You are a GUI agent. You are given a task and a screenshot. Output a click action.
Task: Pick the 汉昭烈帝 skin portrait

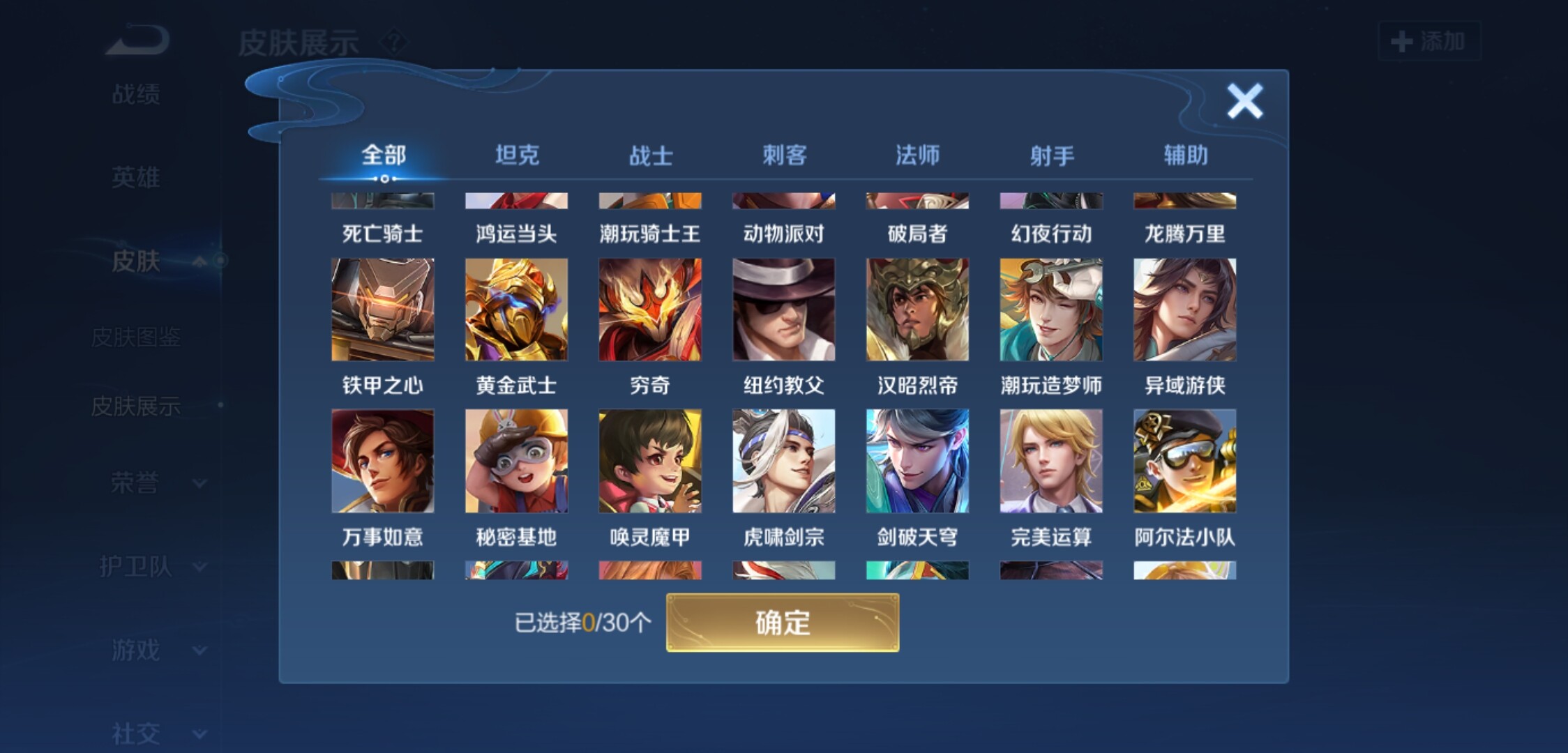point(917,310)
